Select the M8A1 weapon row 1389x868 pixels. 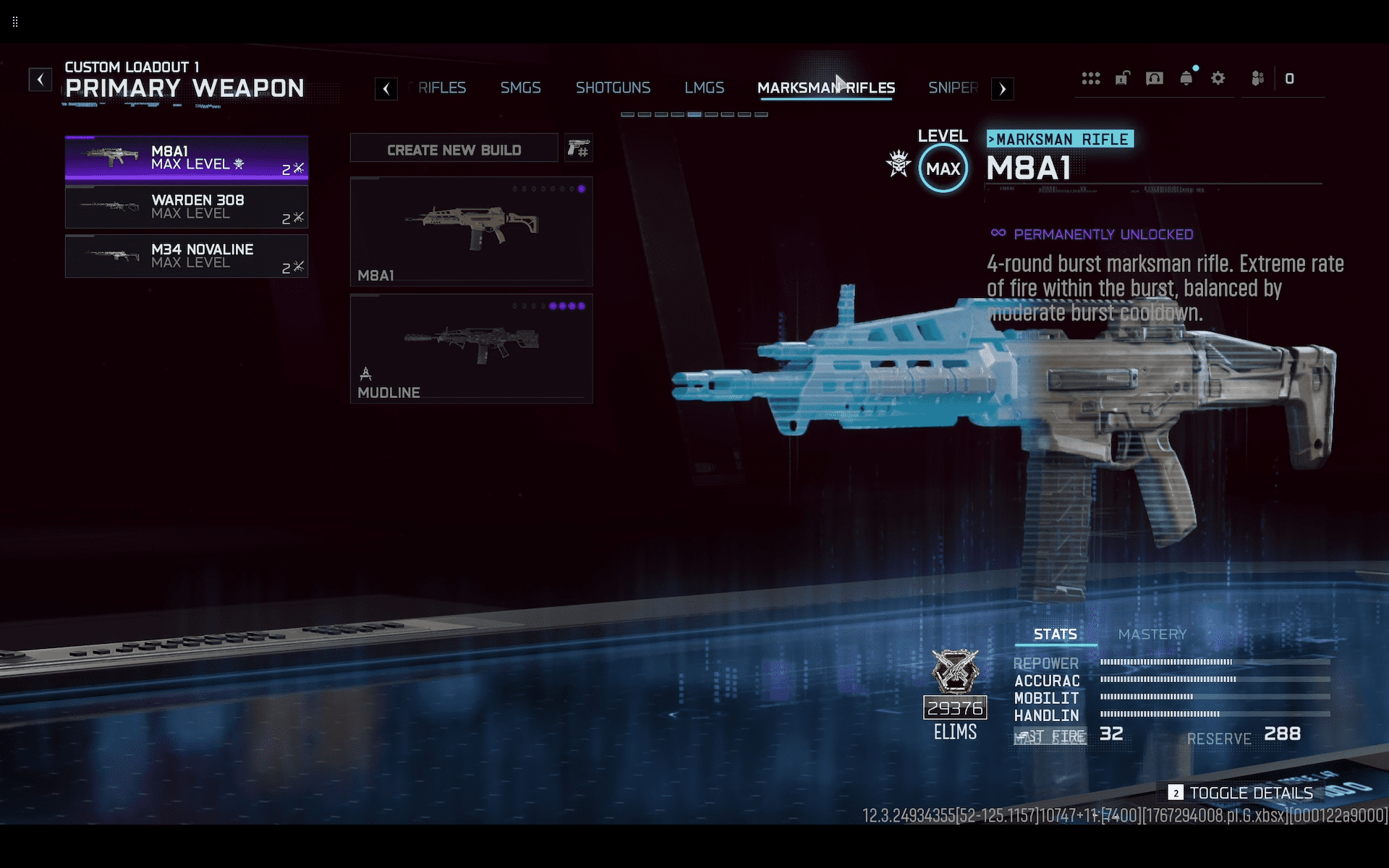tap(187, 158)
